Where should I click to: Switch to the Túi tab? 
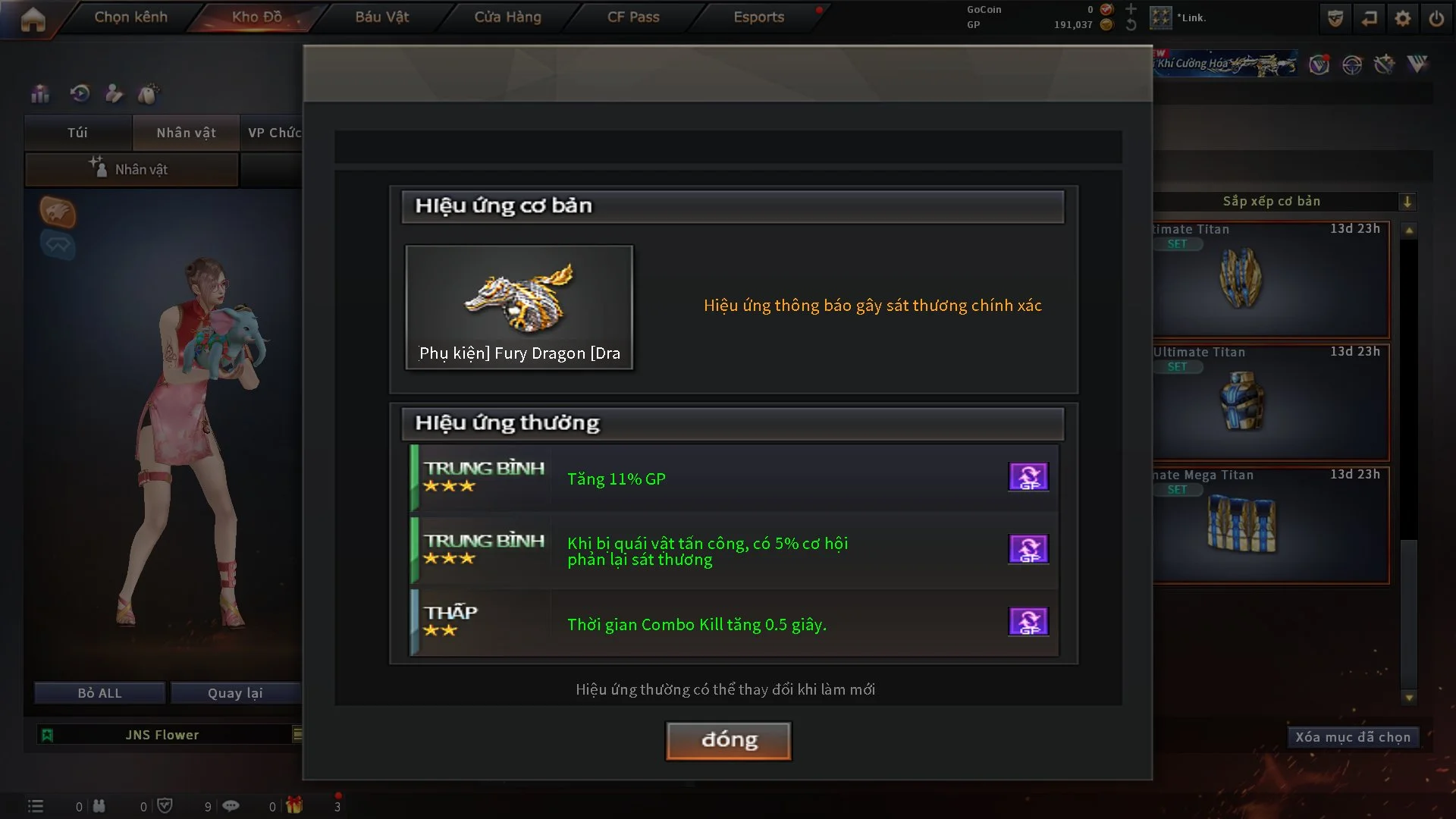click(x=77, y=133)
